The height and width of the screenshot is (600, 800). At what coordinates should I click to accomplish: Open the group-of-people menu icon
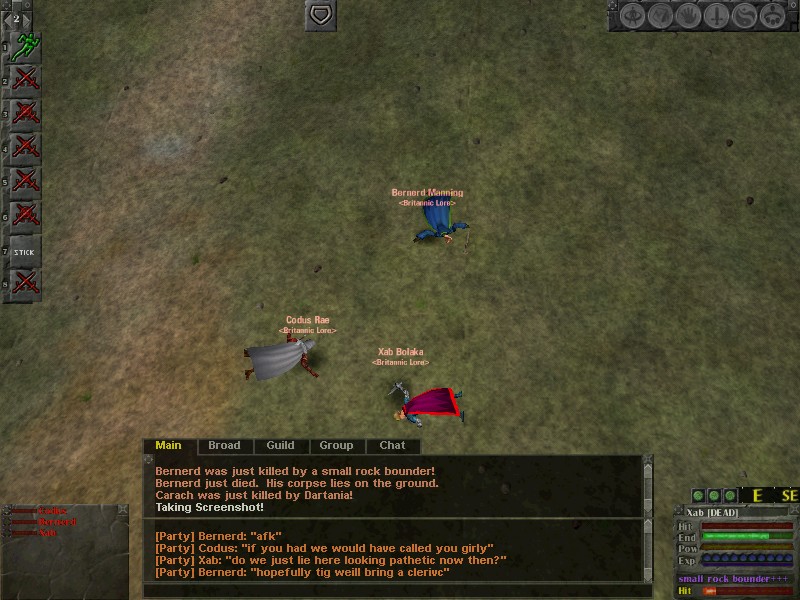coord(772,16)
